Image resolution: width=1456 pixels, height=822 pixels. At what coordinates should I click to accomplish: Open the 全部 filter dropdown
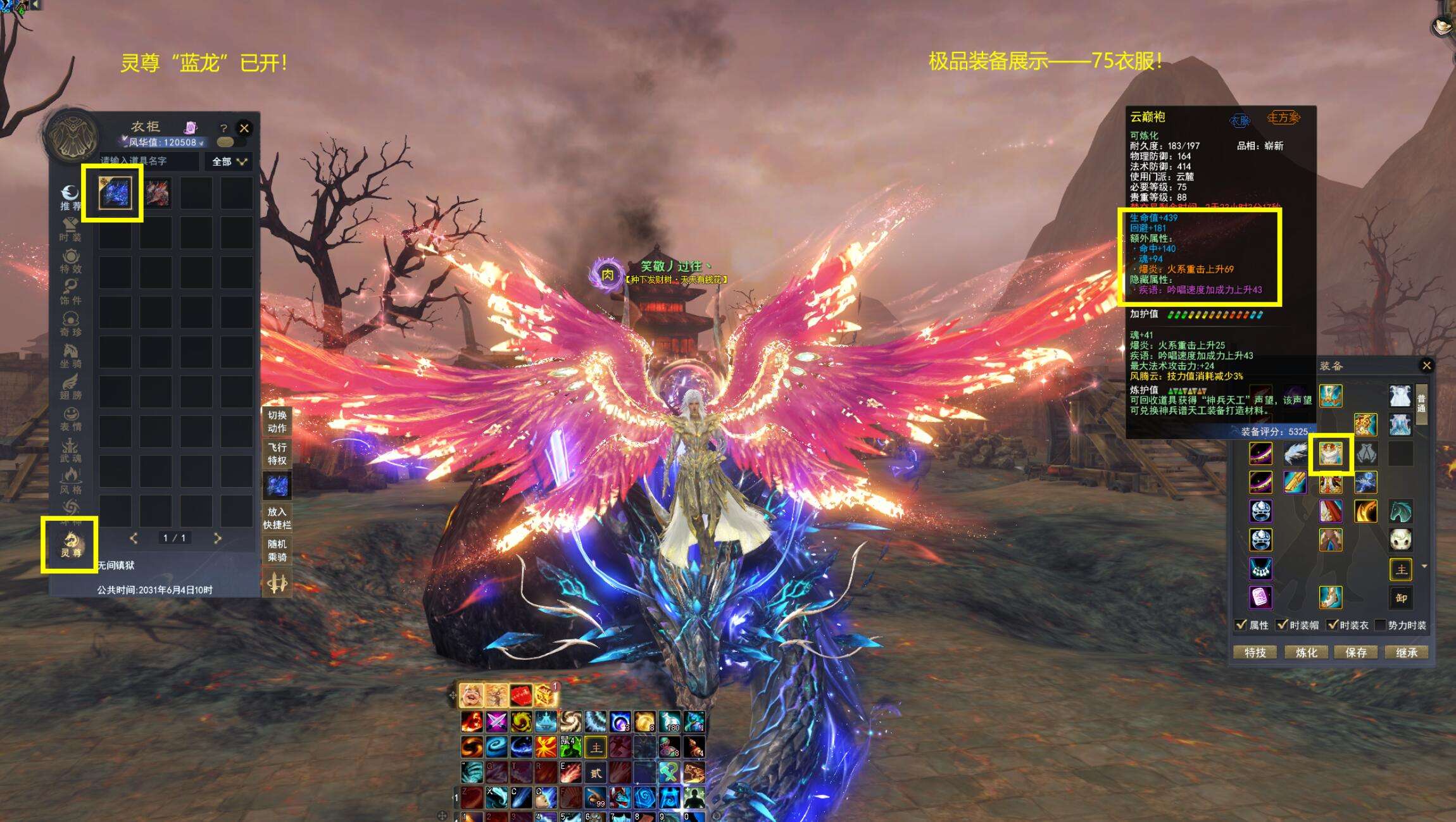click(x=229, y=162)
